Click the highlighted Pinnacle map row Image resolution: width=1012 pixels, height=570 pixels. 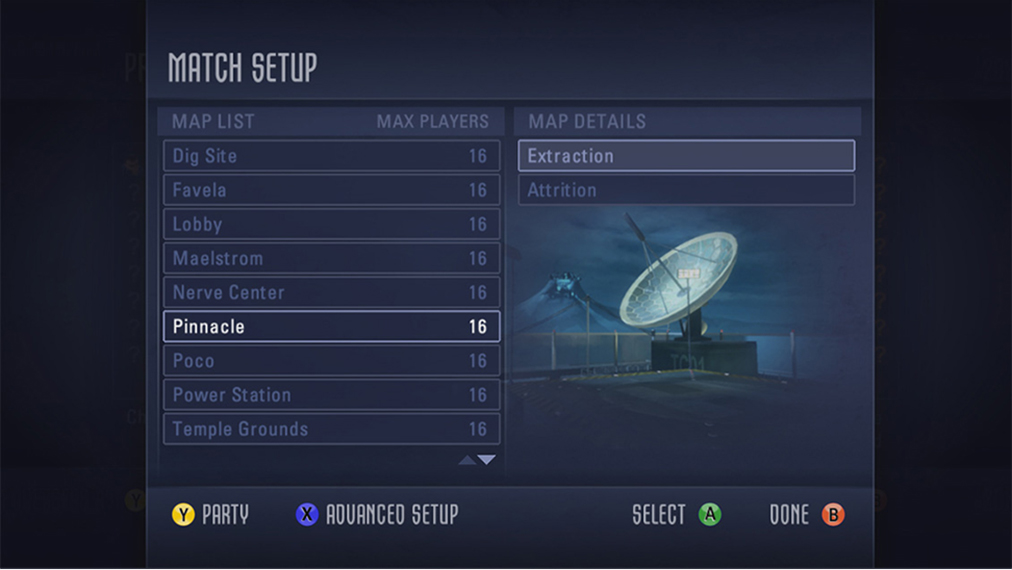(x=331, y=327)
